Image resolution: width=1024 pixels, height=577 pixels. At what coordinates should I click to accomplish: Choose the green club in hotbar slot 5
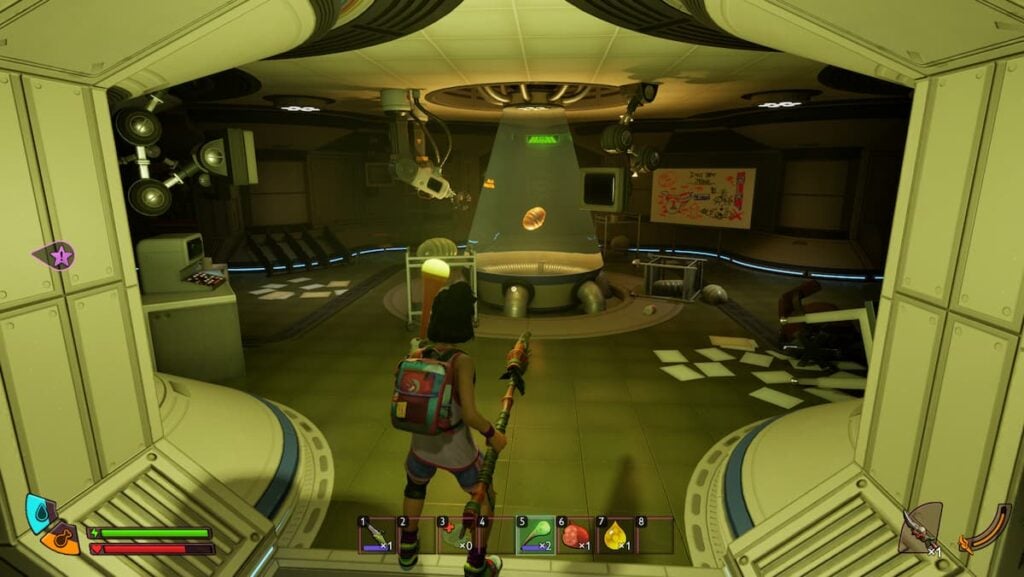[535, 535]
